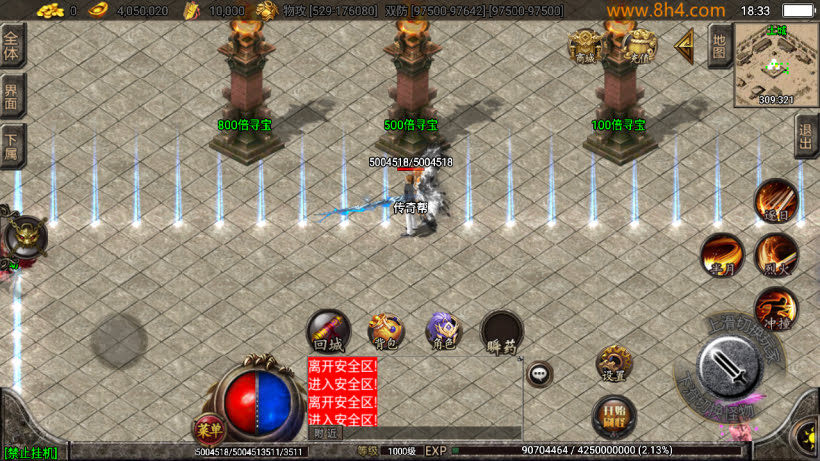The width and height of the screenshot is (820, 461).
Task: Collapse the top icon bar with the arrow
Action: coord(685,44)
